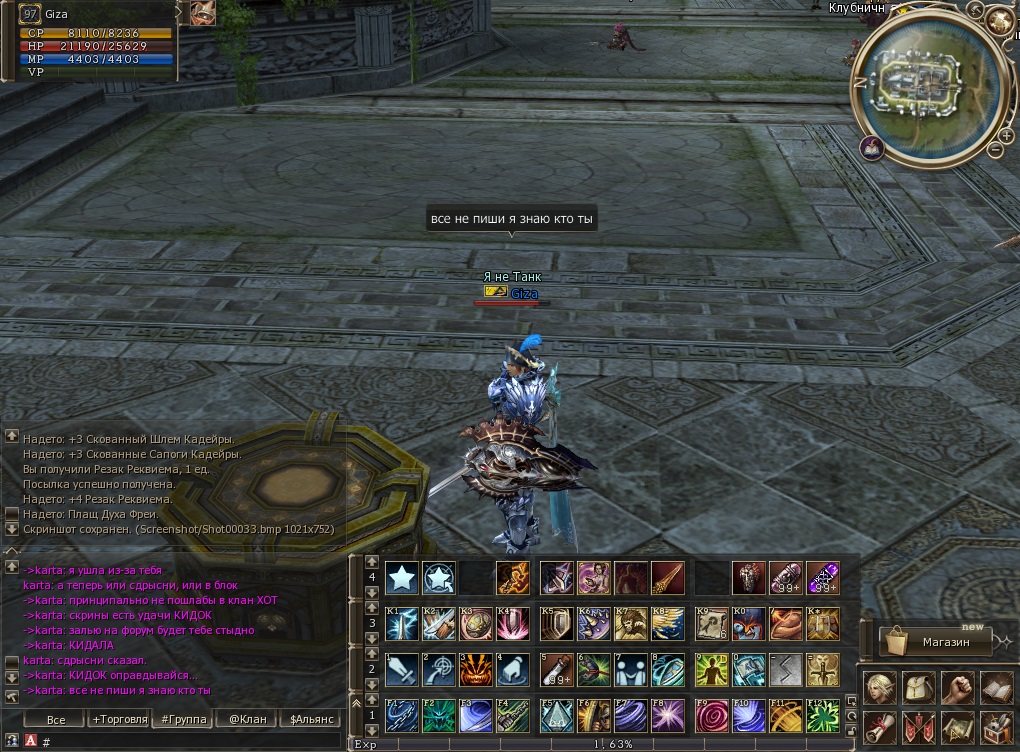Zoom out the minimap with minus button

pos(994,150)
